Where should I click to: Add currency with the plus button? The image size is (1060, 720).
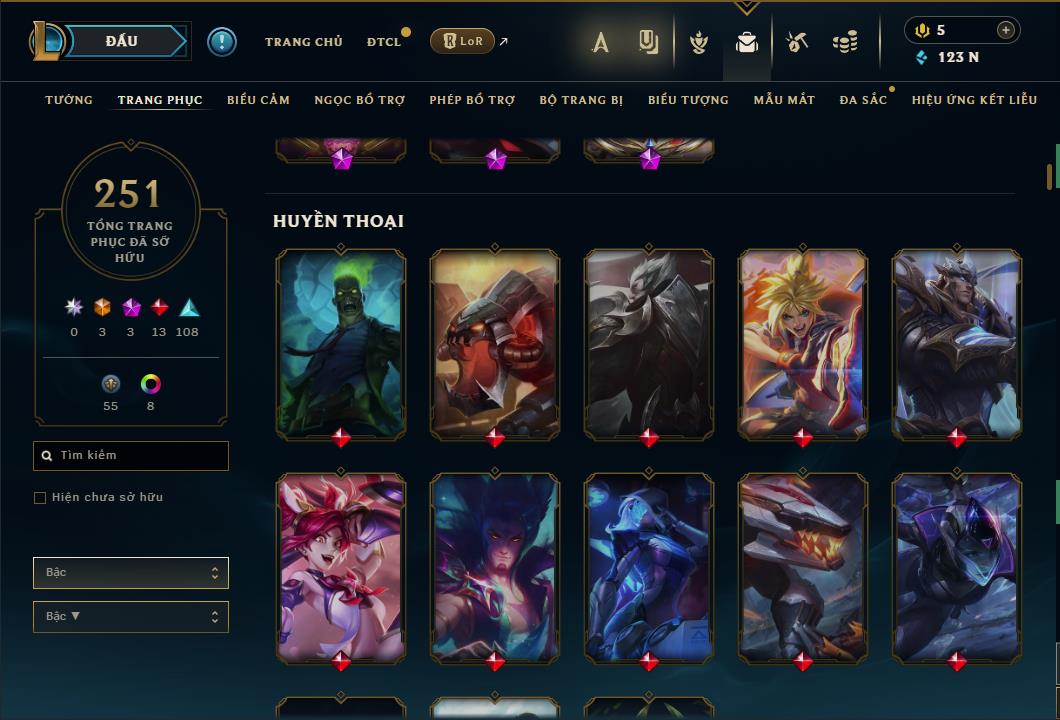pyautogui.click(x=1006, y=30)
